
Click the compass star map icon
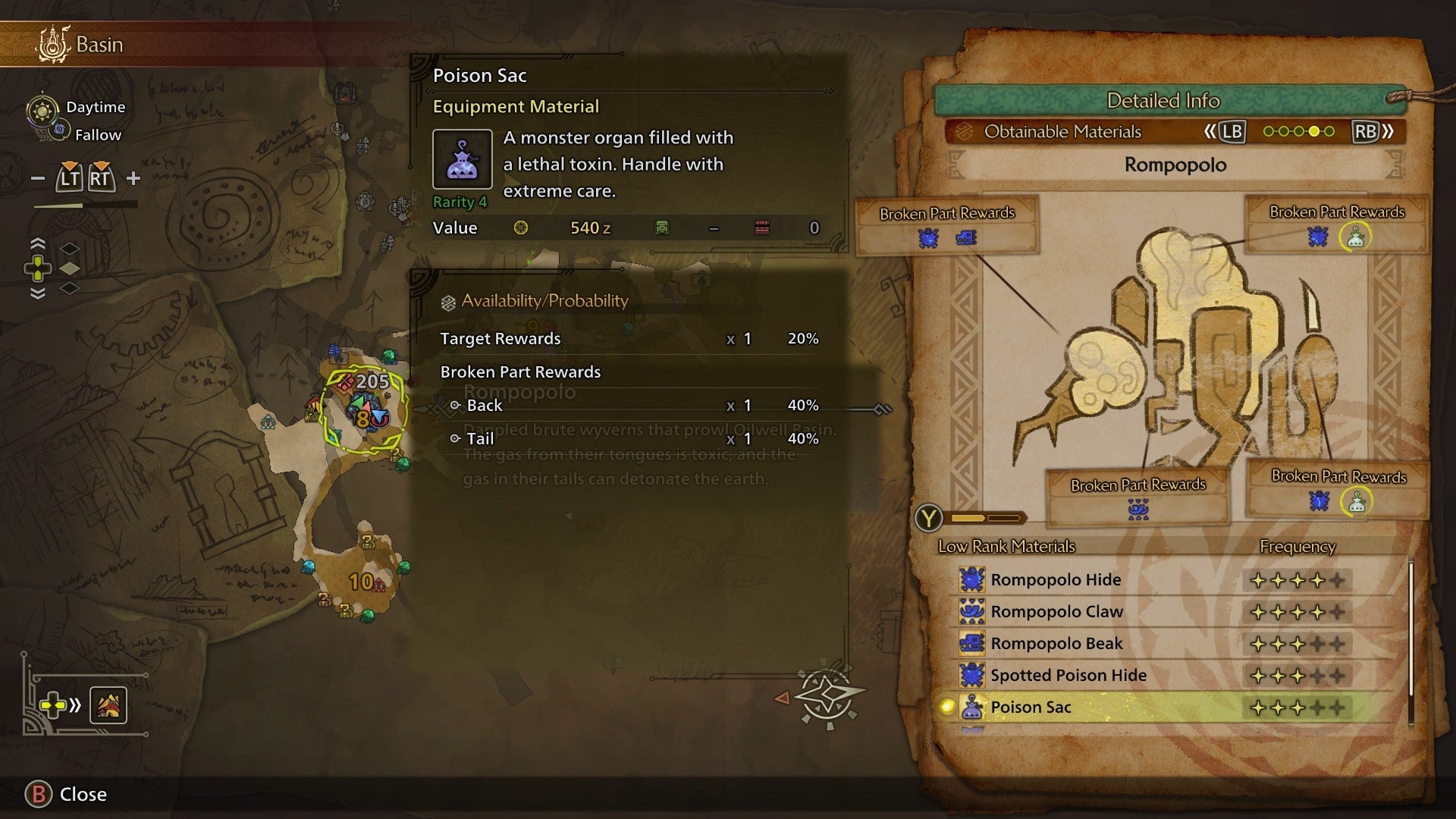(x=827, y=695)
